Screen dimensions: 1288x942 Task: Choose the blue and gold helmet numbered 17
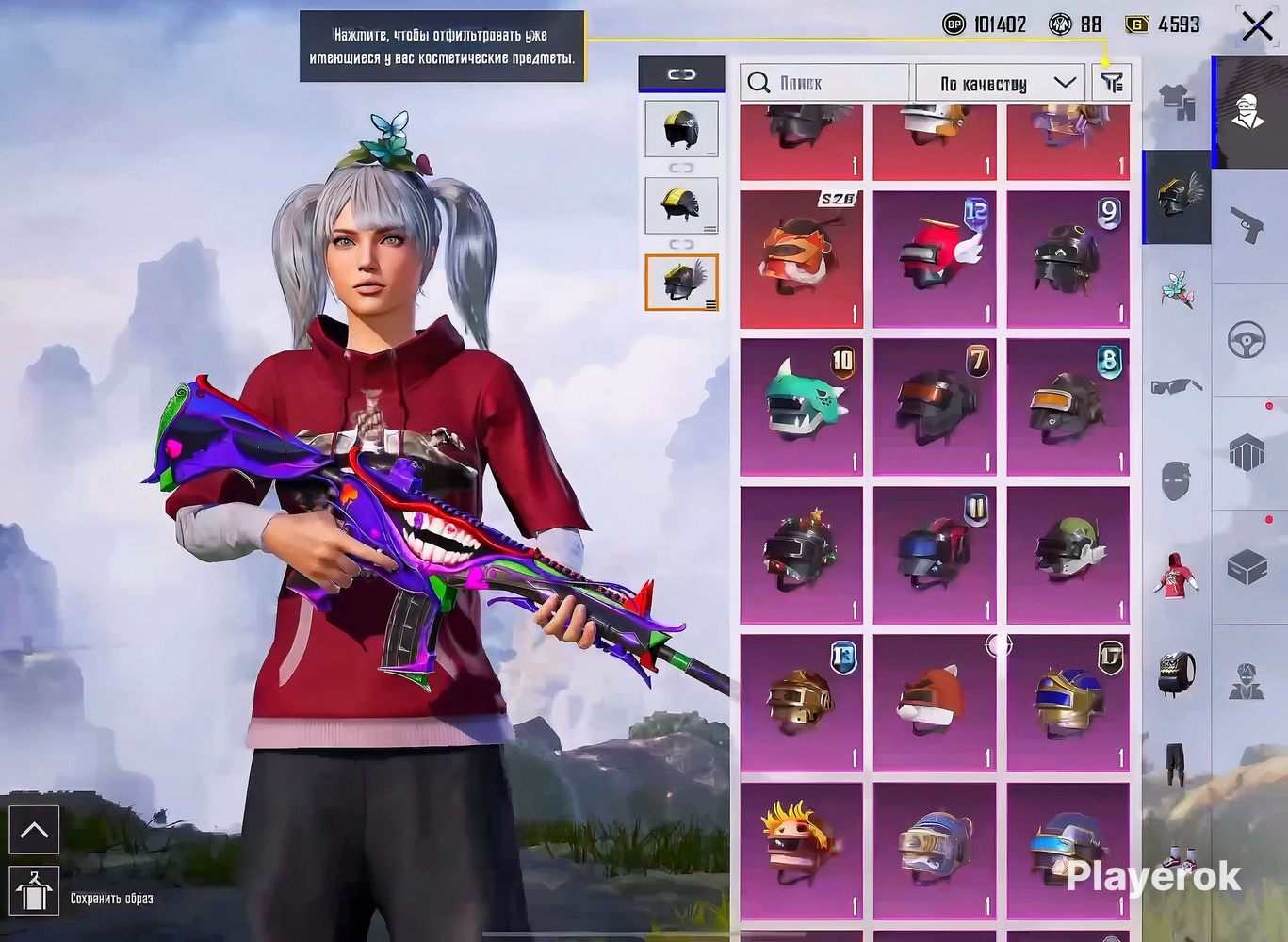click(1068, 703)
